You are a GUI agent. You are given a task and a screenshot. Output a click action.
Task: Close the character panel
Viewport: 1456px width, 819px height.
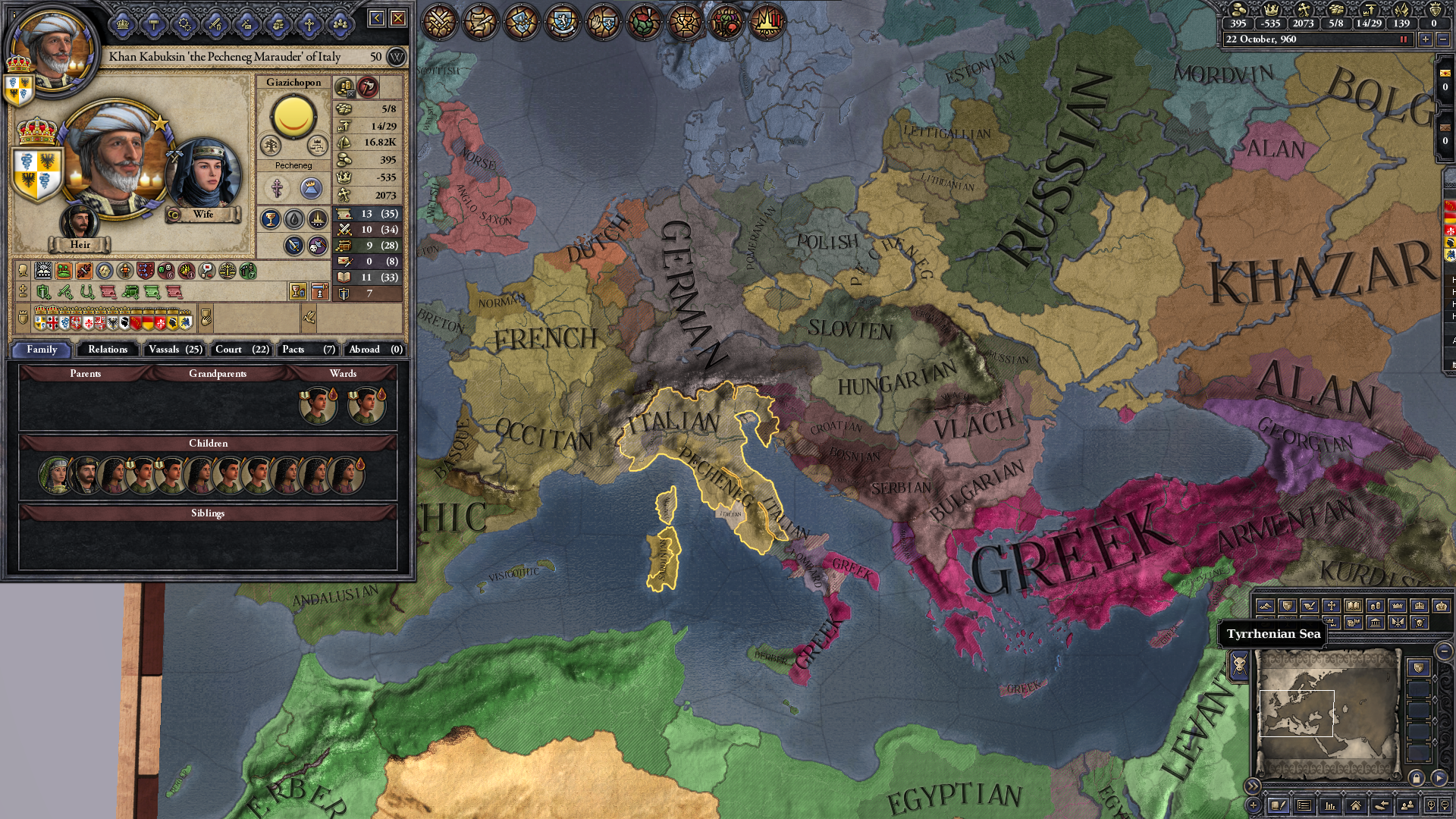point(398,18)
